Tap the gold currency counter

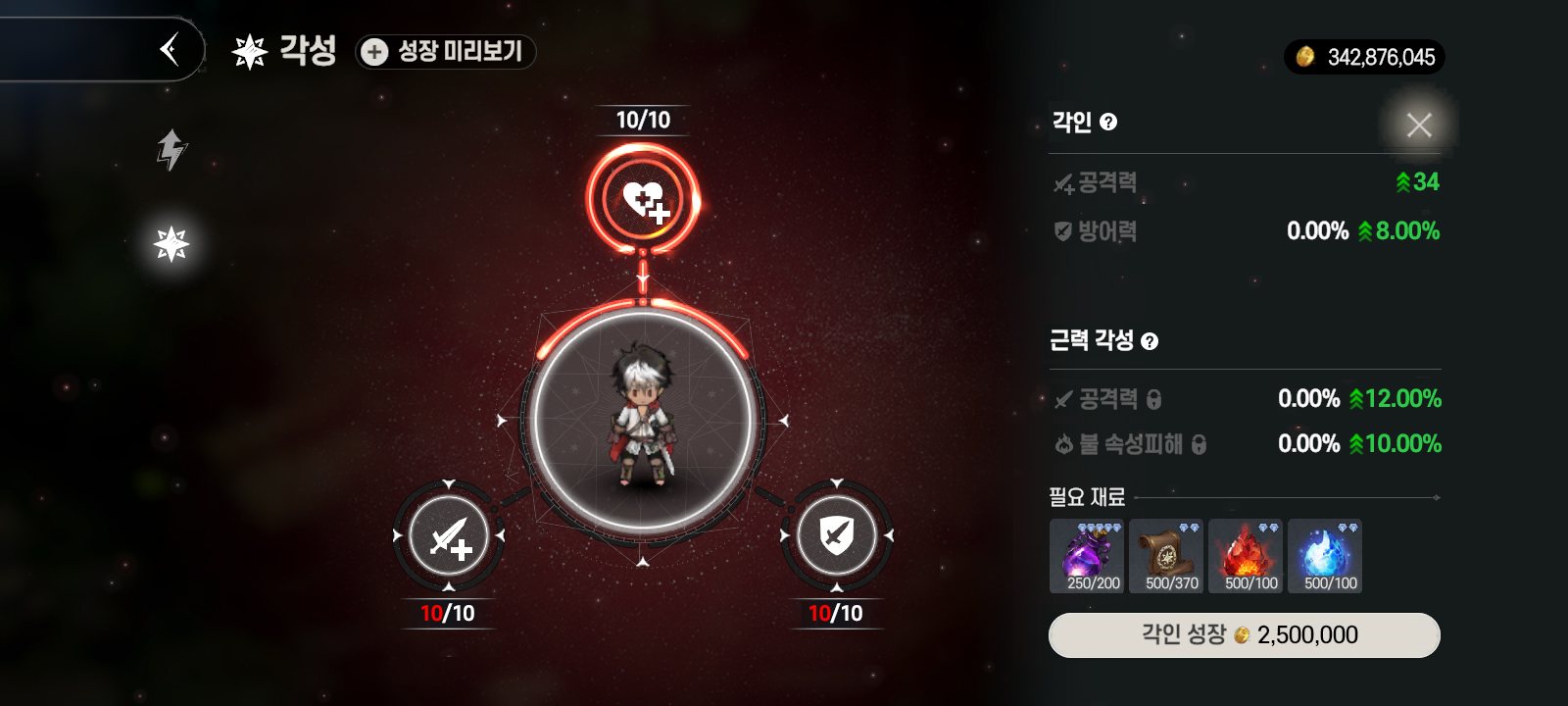(x=1364, y=57)
